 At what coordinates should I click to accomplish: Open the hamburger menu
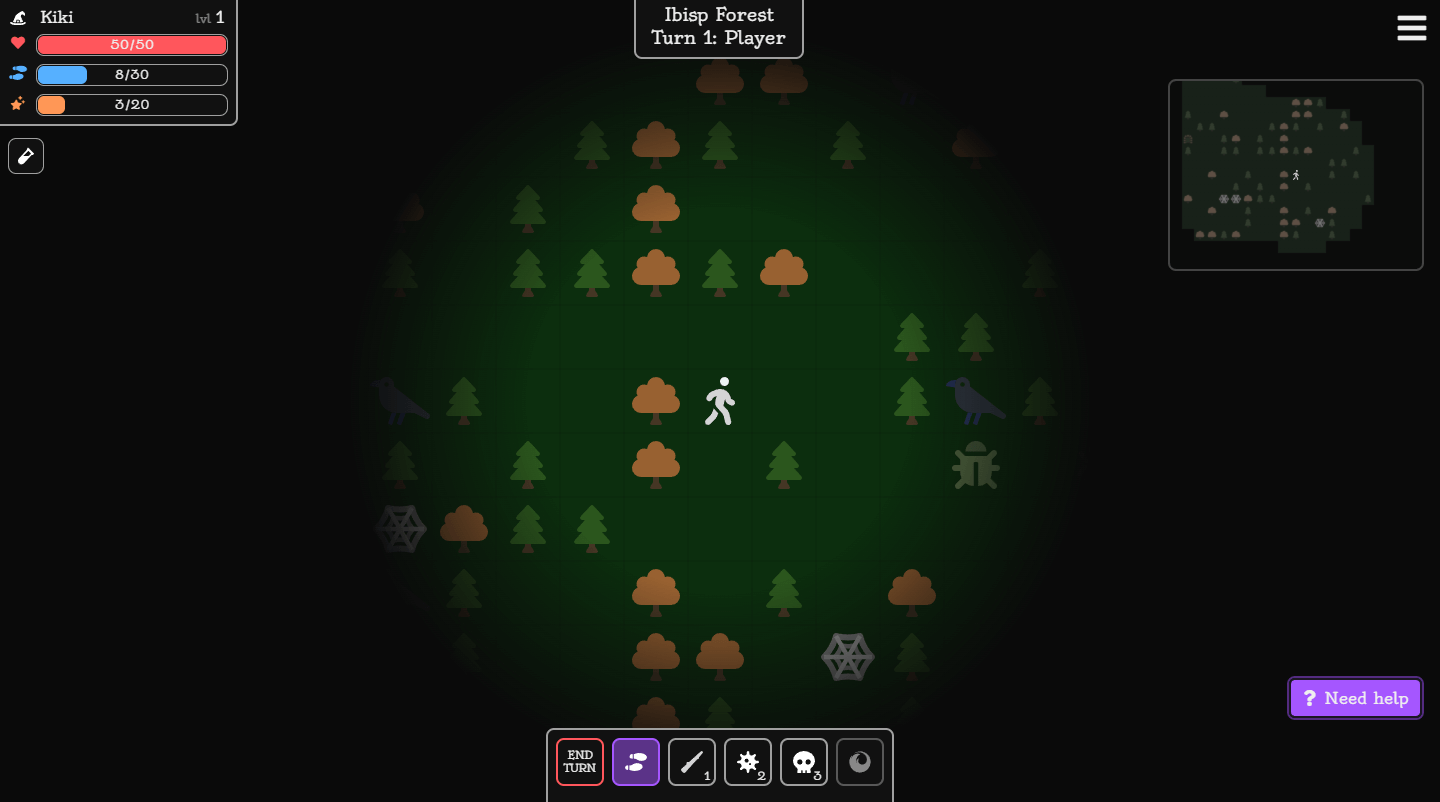[1411, 28]
